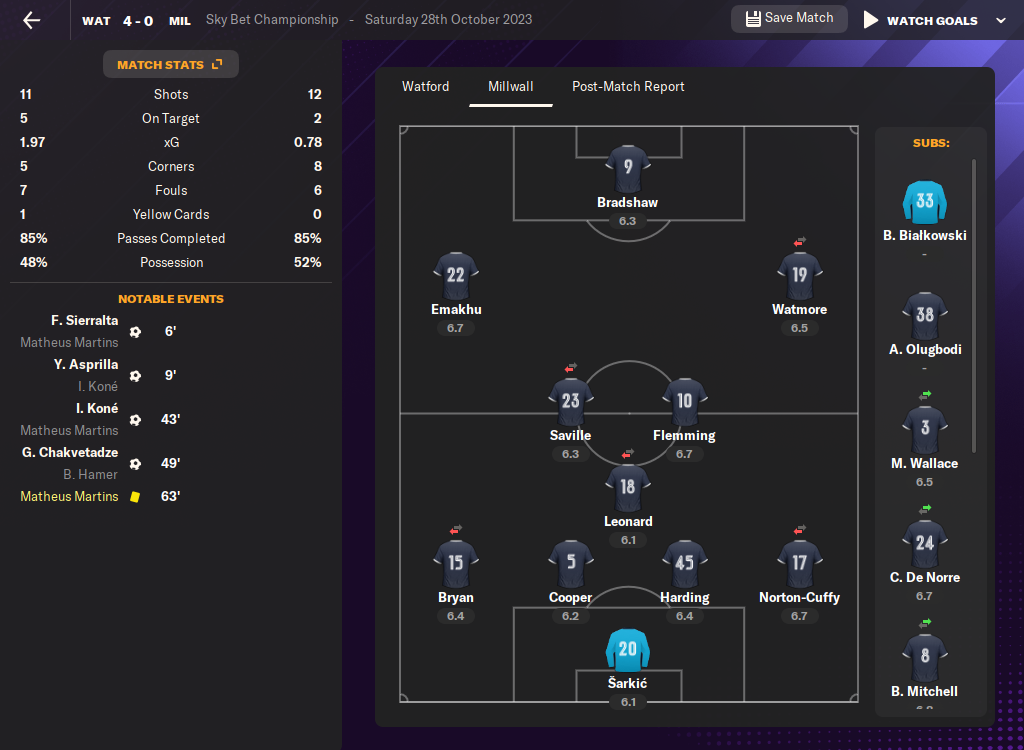Expand the Watch Goals dropdown arrow

[x=1001, y=20]
